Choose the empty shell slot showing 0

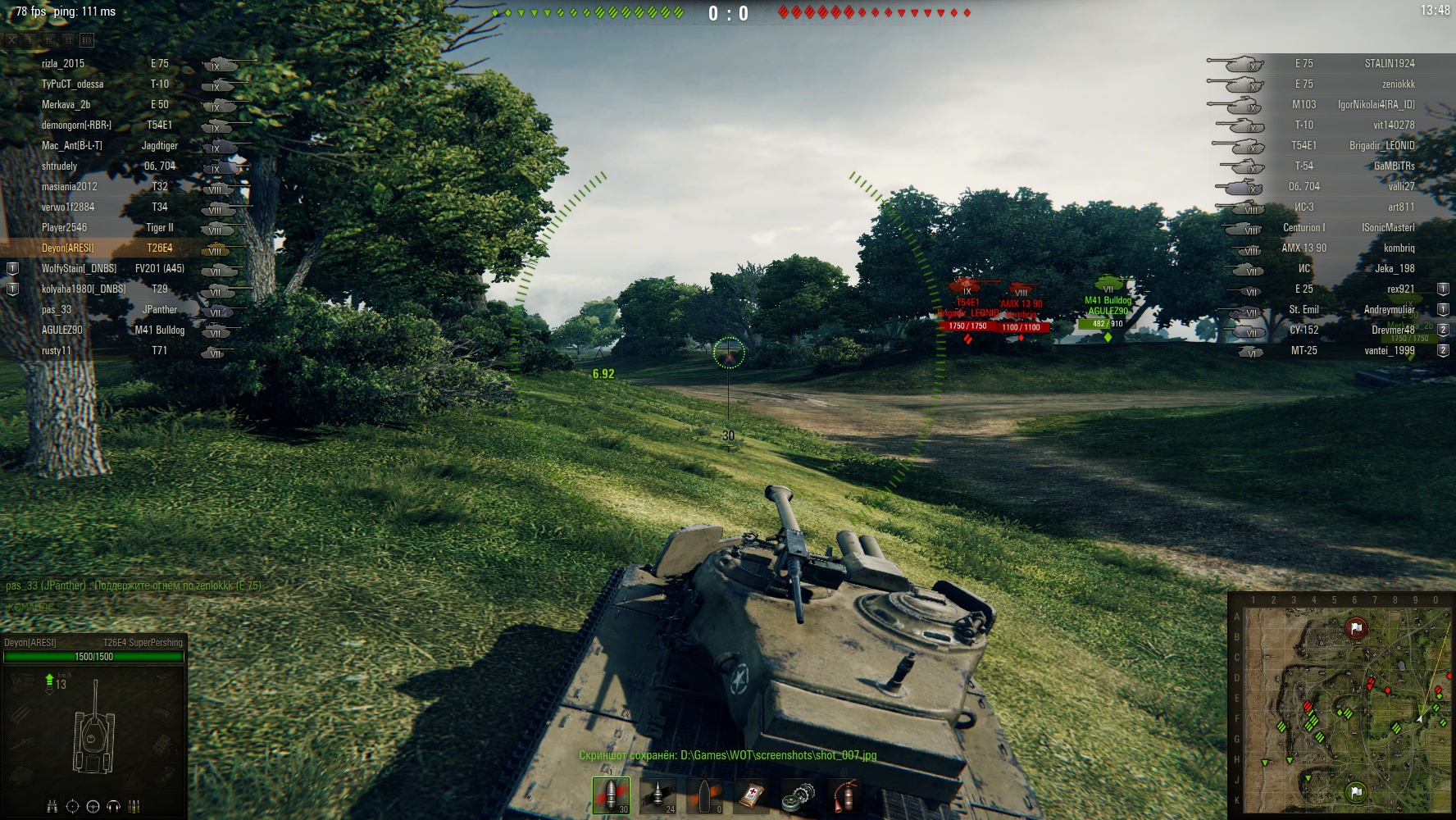(x=705, y=795)
